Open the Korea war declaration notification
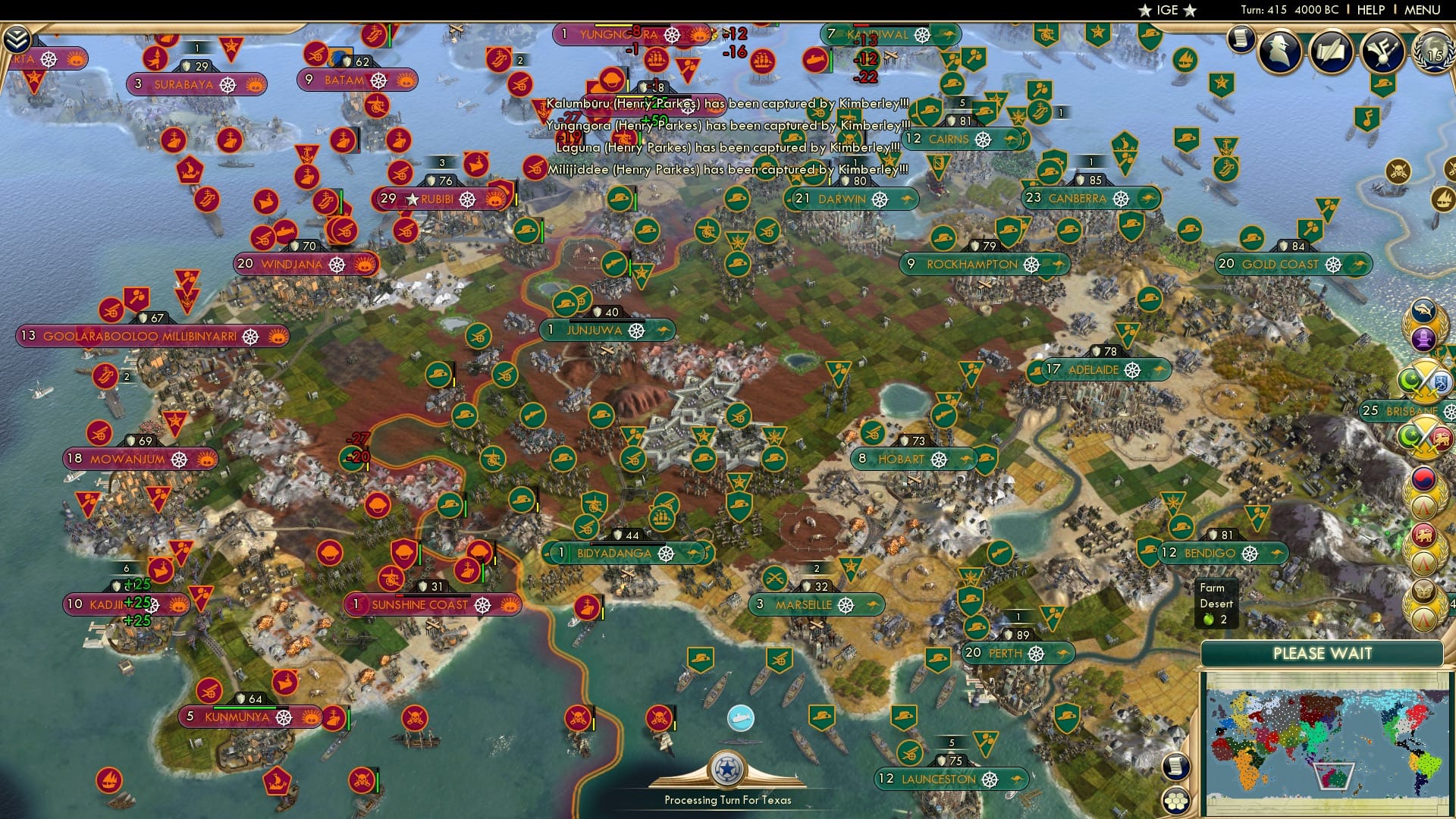This screenshot has width=1456, height=819. 1425,479
